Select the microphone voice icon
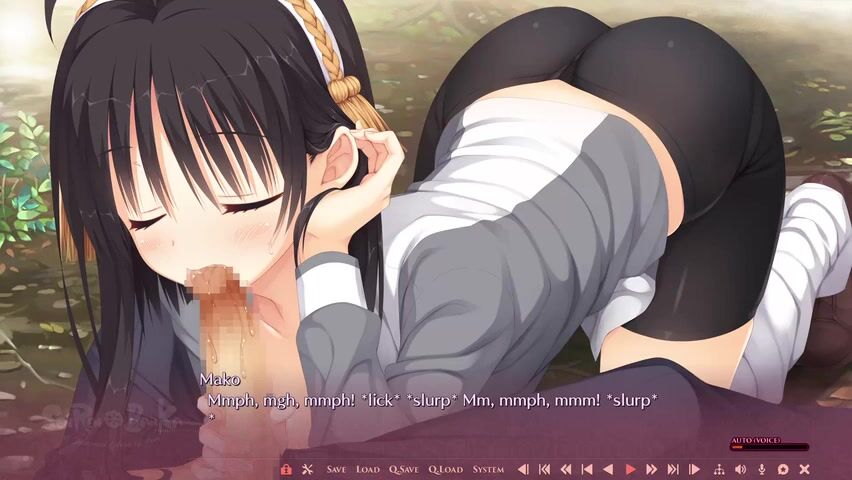Screen dimensions: 852x480 (x=761, y=469)
